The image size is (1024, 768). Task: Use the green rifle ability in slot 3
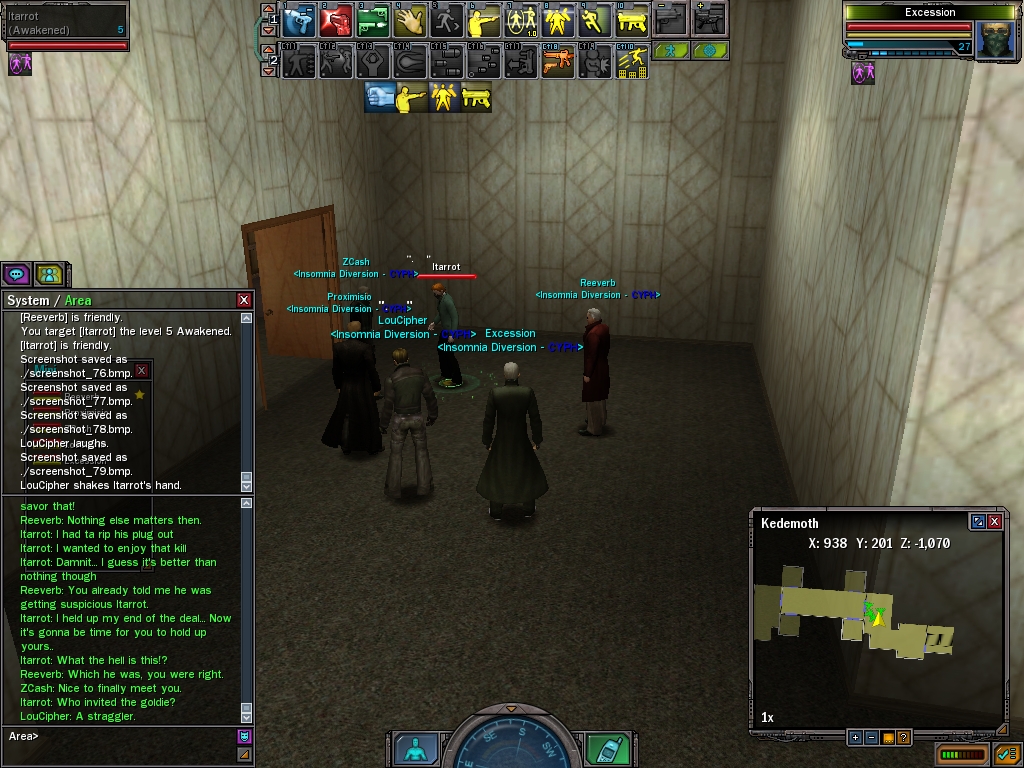373,19
